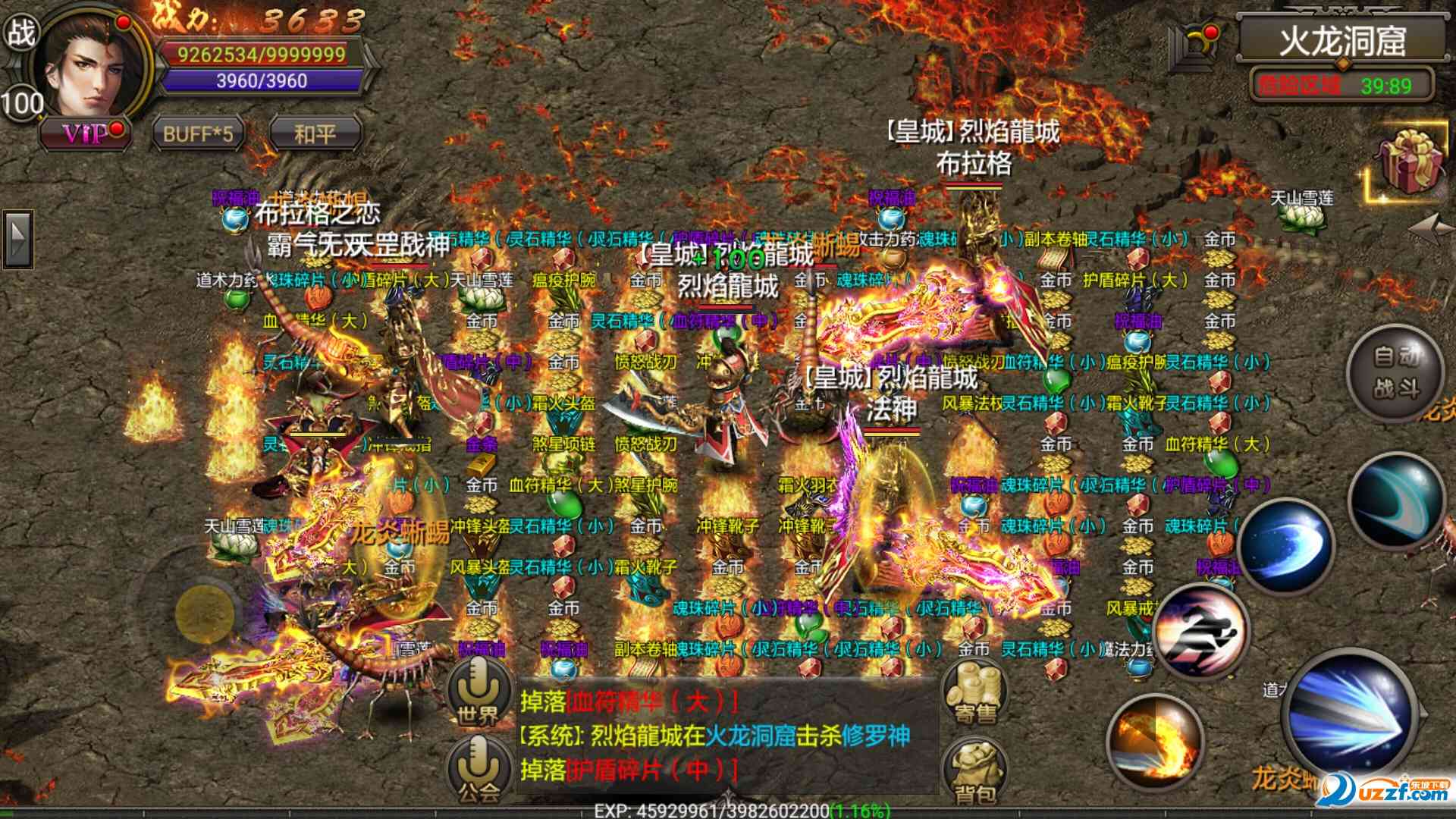Open the 火龙洞窟 map panel
This screenshot has width=1456, height=819.
pos(1341,40)
